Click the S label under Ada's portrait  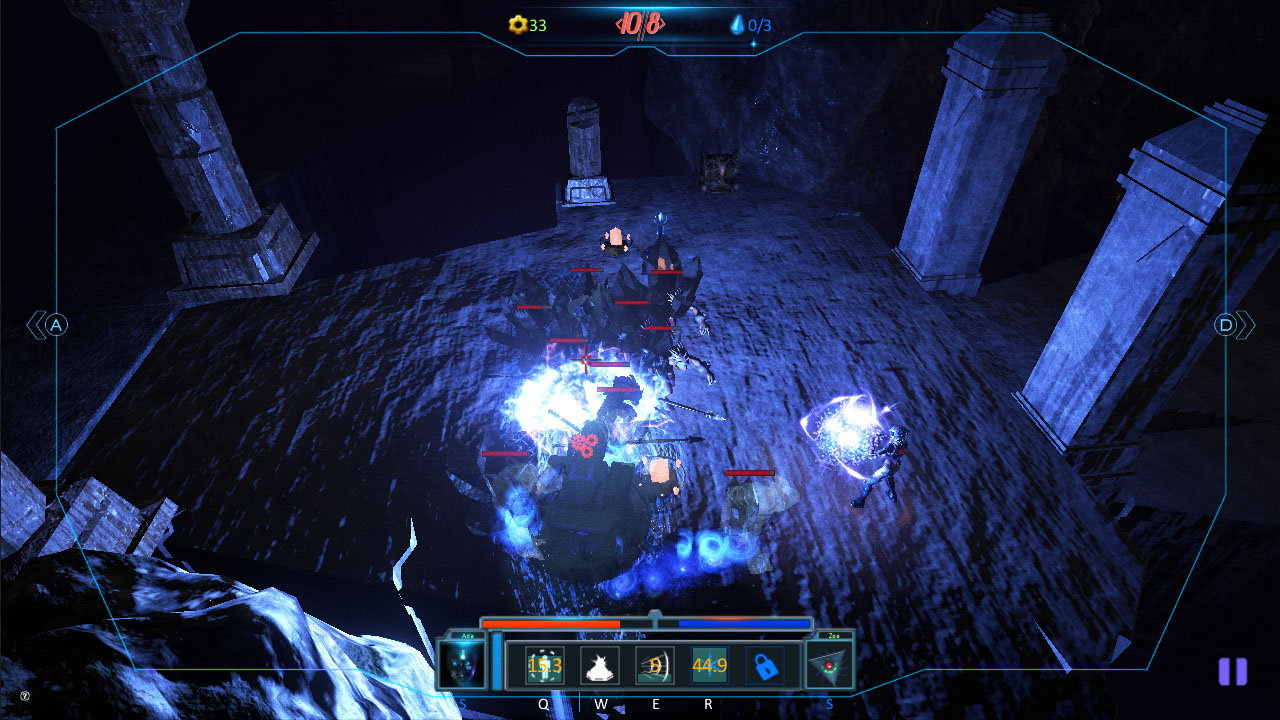(461, 702)
